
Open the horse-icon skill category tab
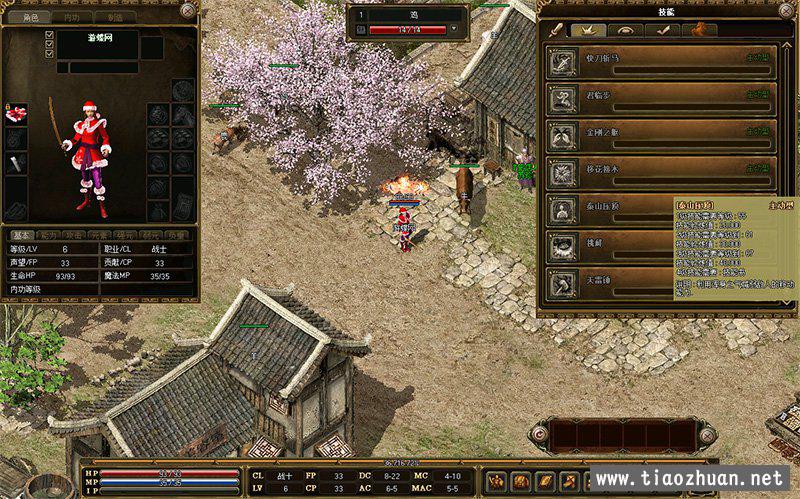point(698,30)
